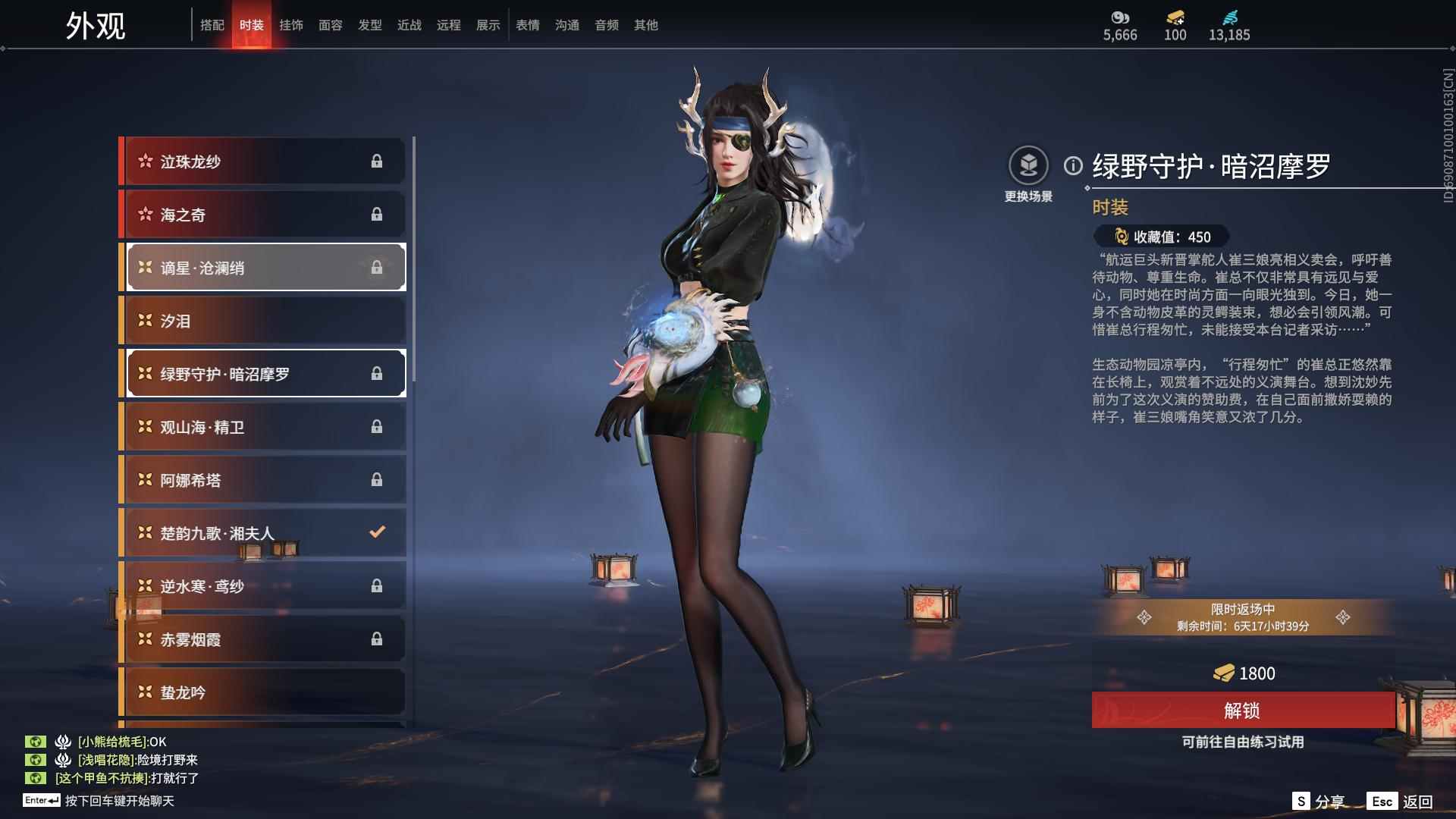Screen dimensions: 1456x819
Task: Switch to the 挂饰 tab
Action: [291, 25]
